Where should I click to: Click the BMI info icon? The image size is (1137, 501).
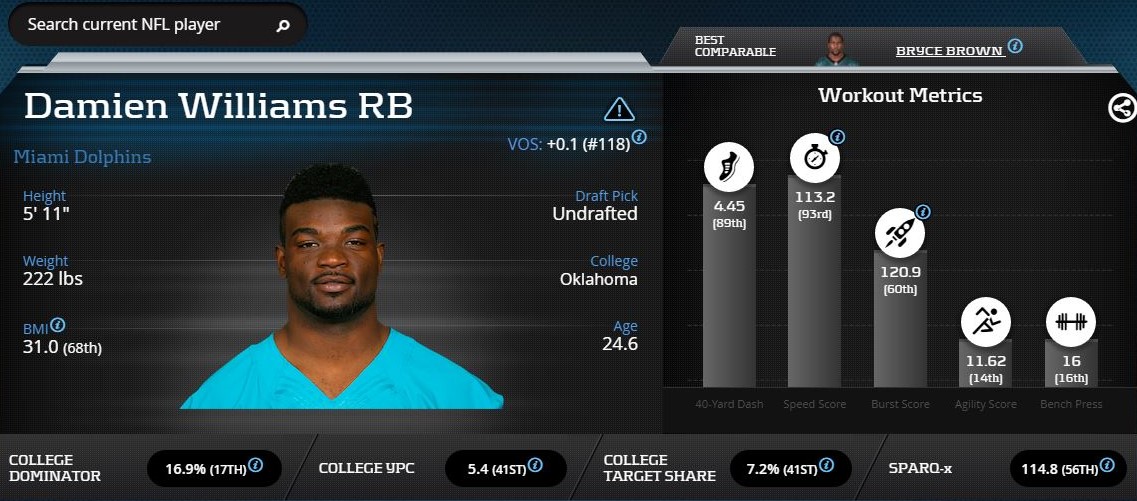[59, 325]
